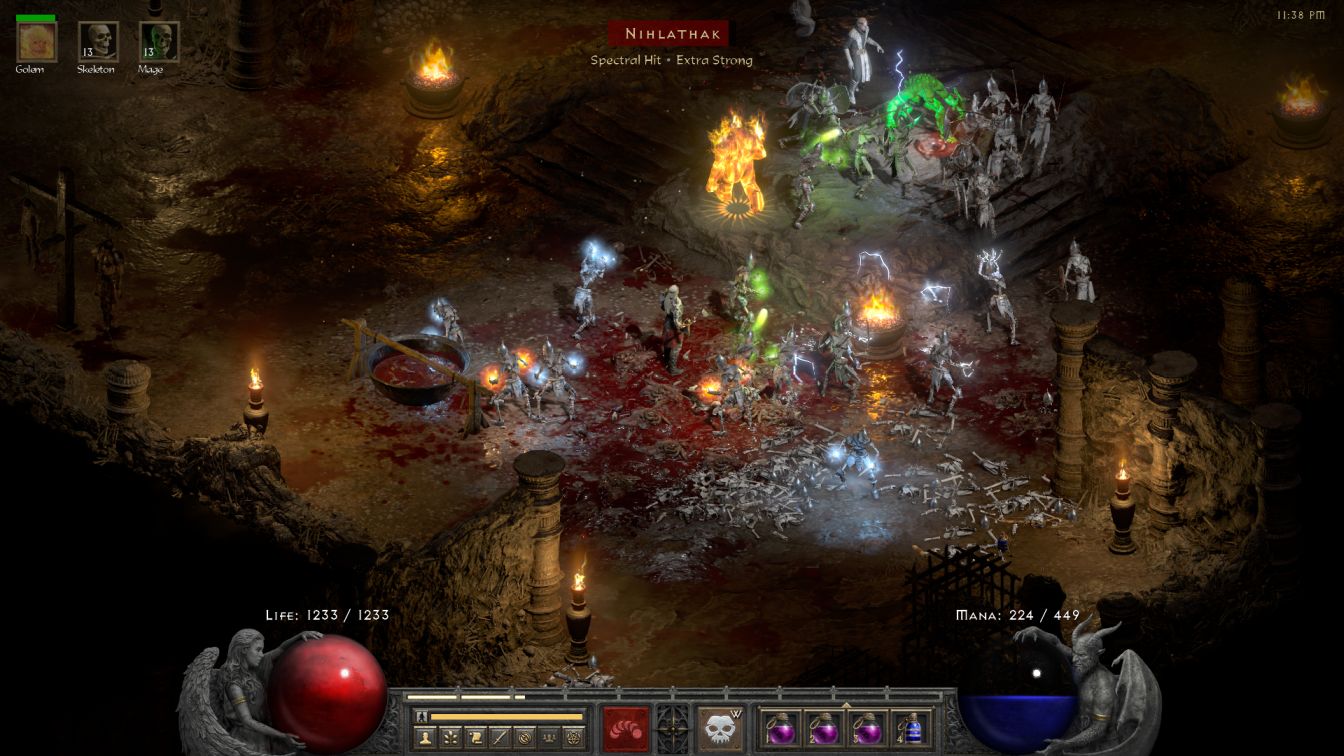The image size is (1344, 756).
Task: Open the character sheet bust icon
Action: (x=426, y=737)
